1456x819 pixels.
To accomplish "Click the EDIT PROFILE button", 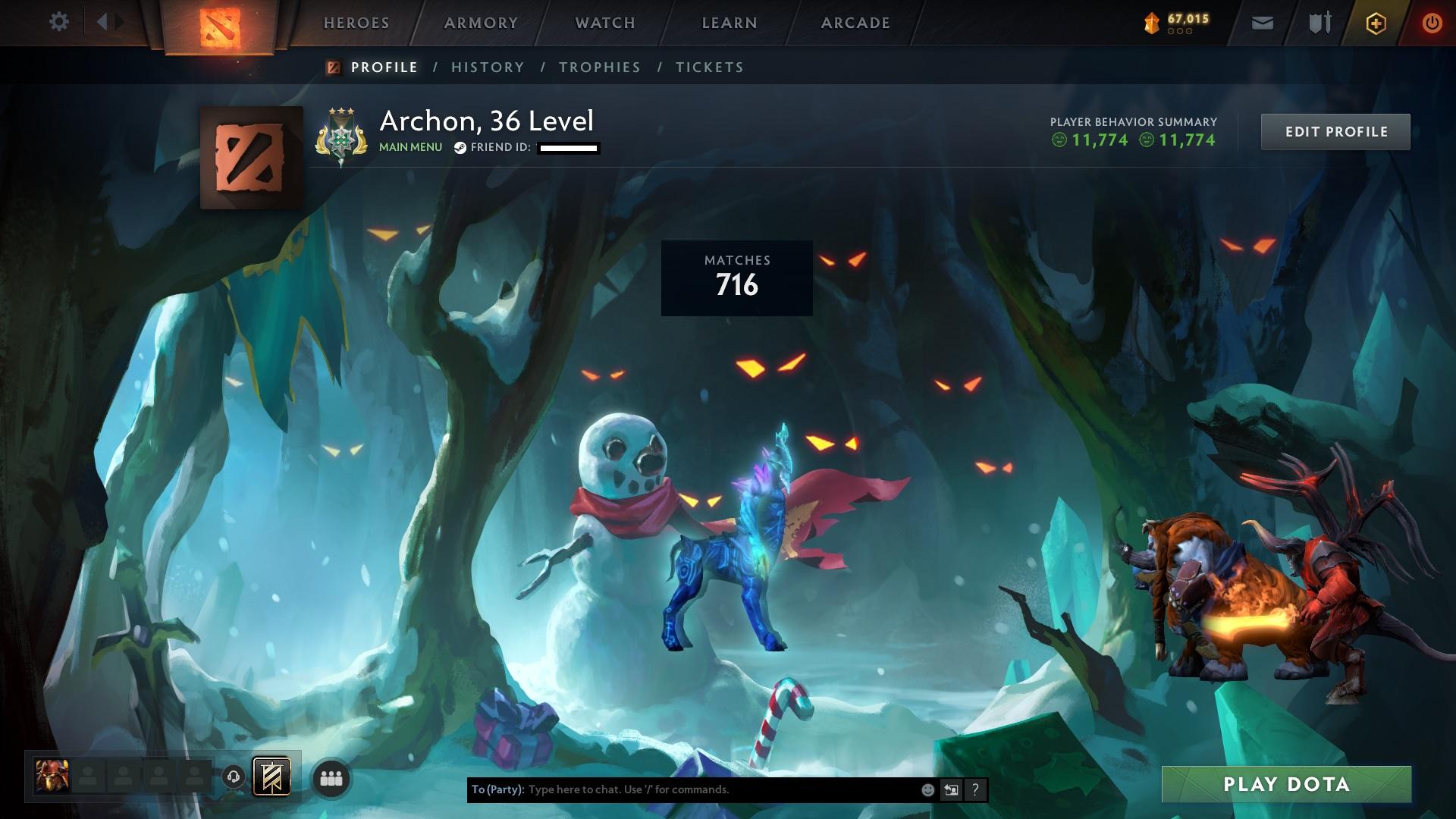I will [x=1335, y=131].
